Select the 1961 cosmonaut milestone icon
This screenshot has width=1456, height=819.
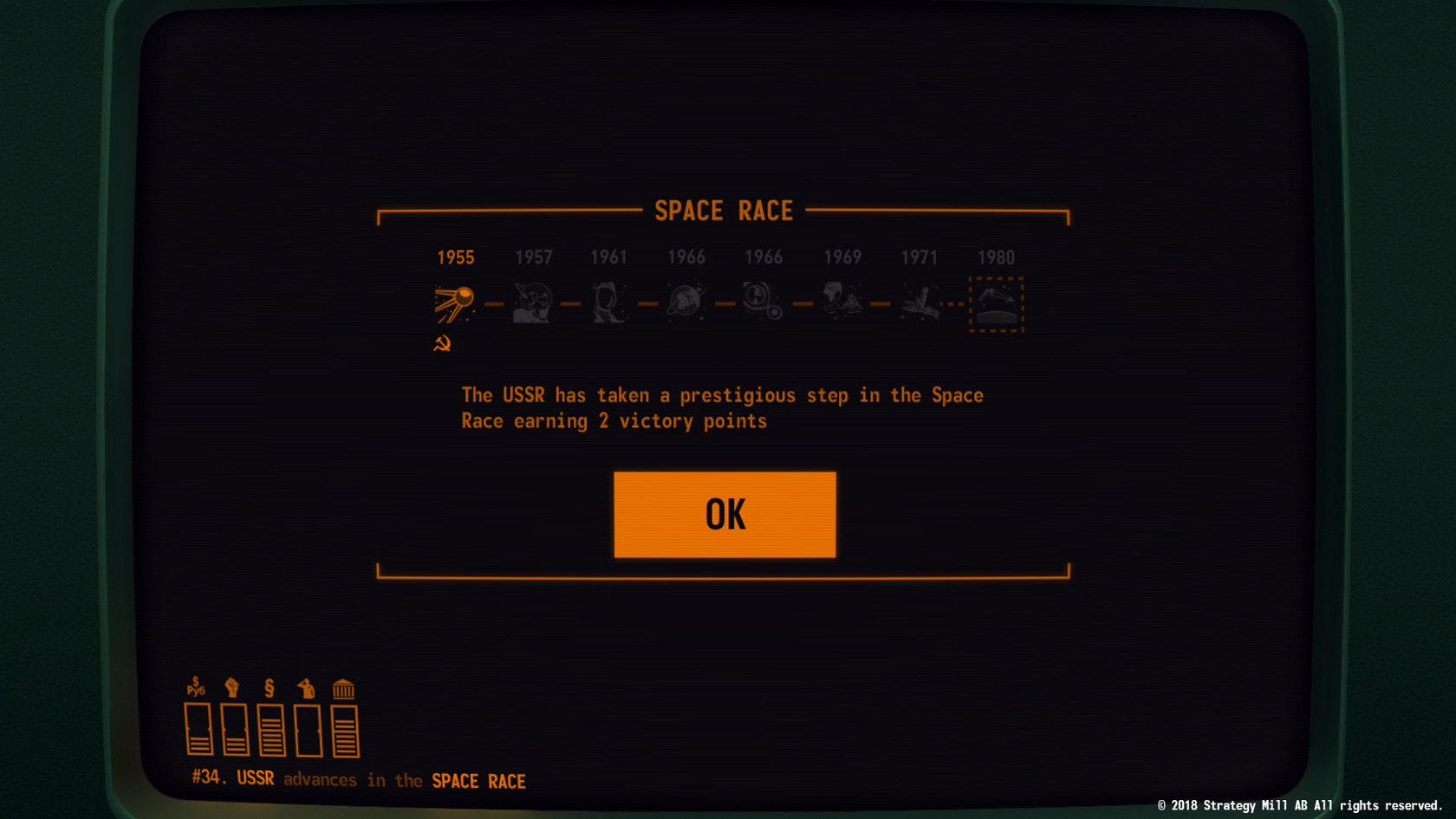tap(608, 302)
